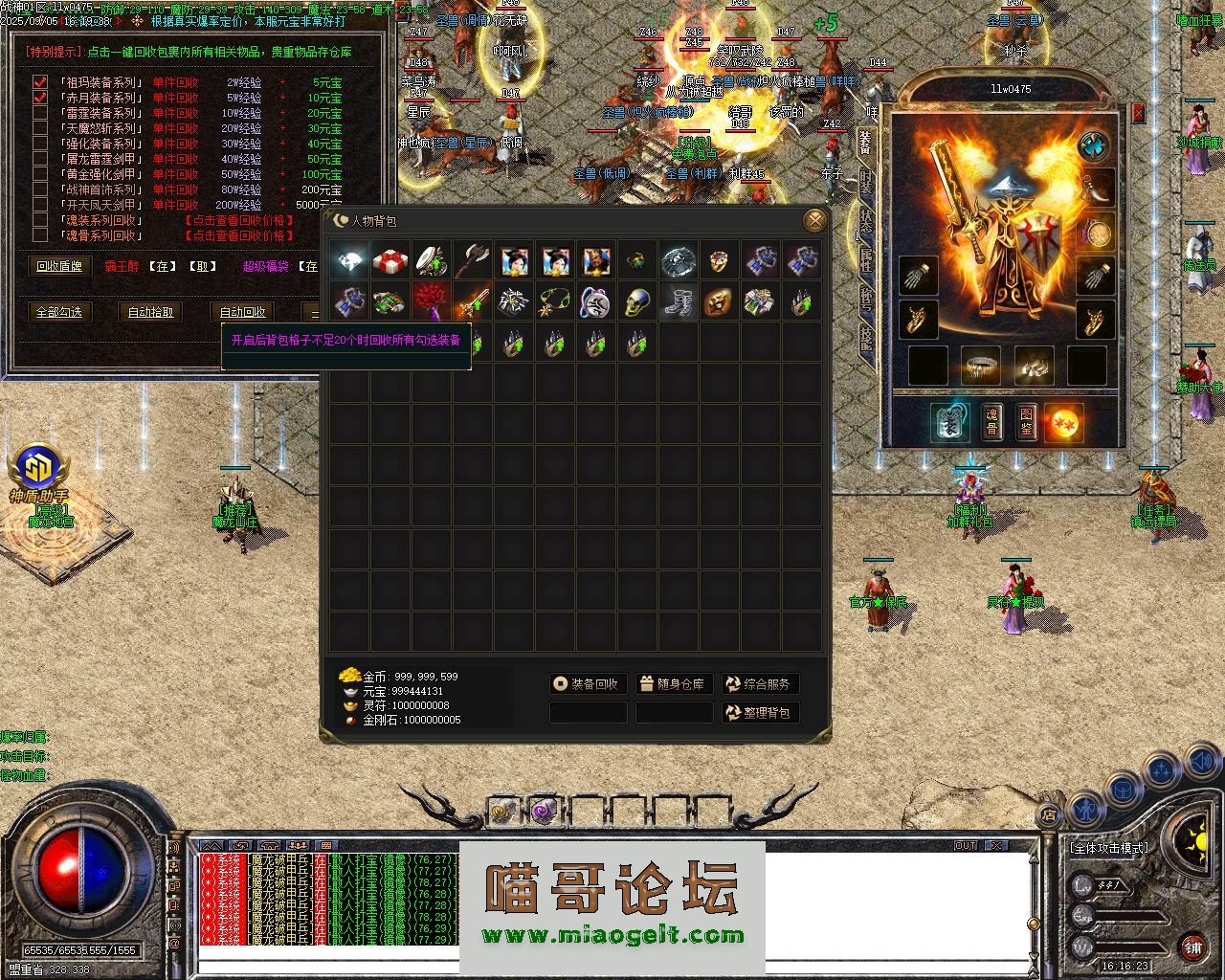Open the 图鉴 codex button
The width and height of the screenshot is (1225, 980).
1027,422
